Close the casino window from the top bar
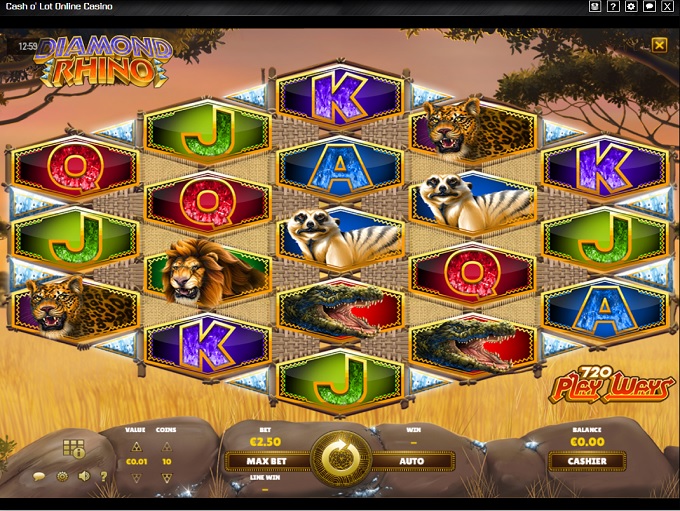680x511 pixels. (667, 7)
